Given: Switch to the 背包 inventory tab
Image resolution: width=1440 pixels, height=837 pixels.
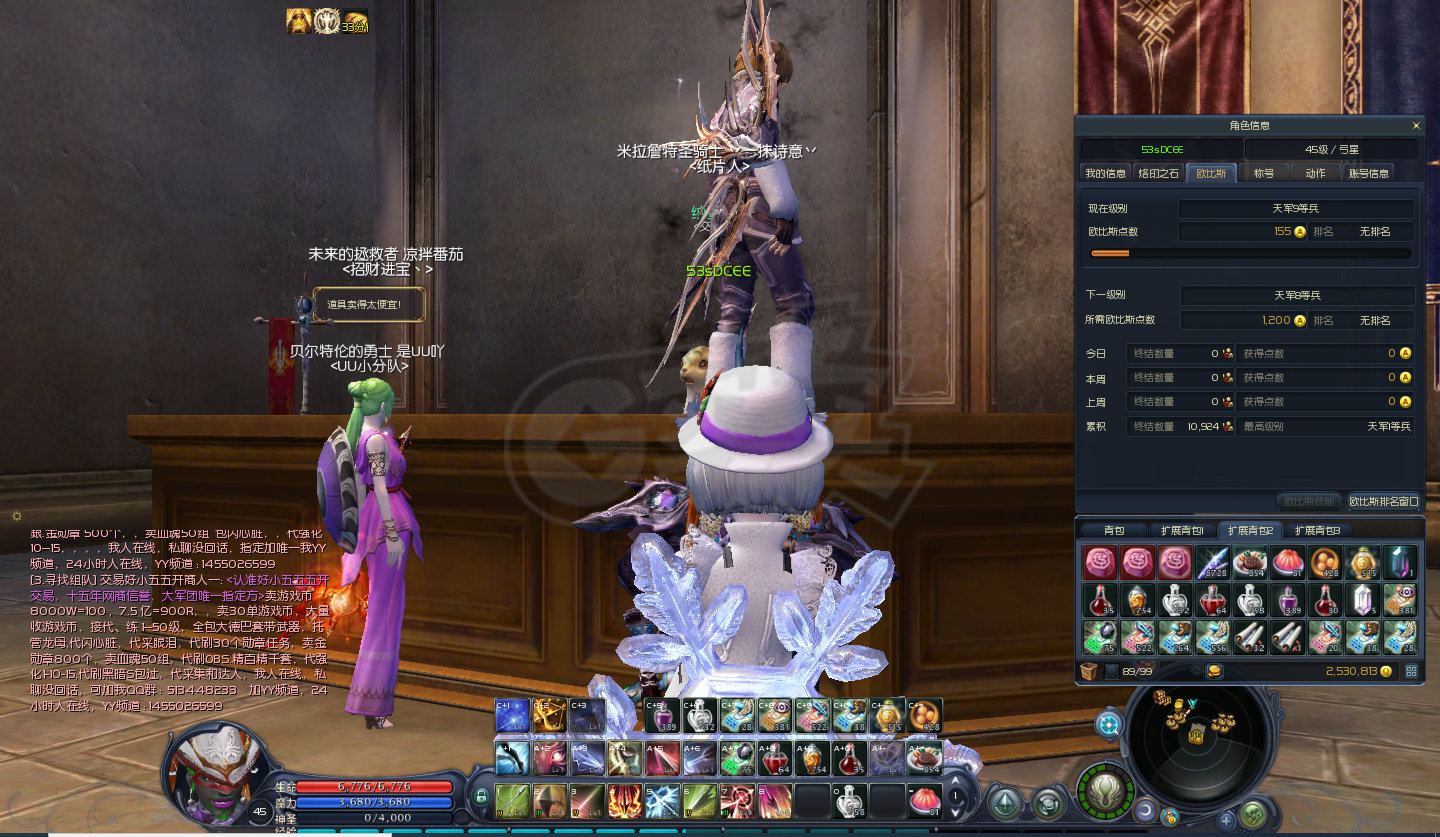Looking at the screenshot, I should coord(1114,530).
